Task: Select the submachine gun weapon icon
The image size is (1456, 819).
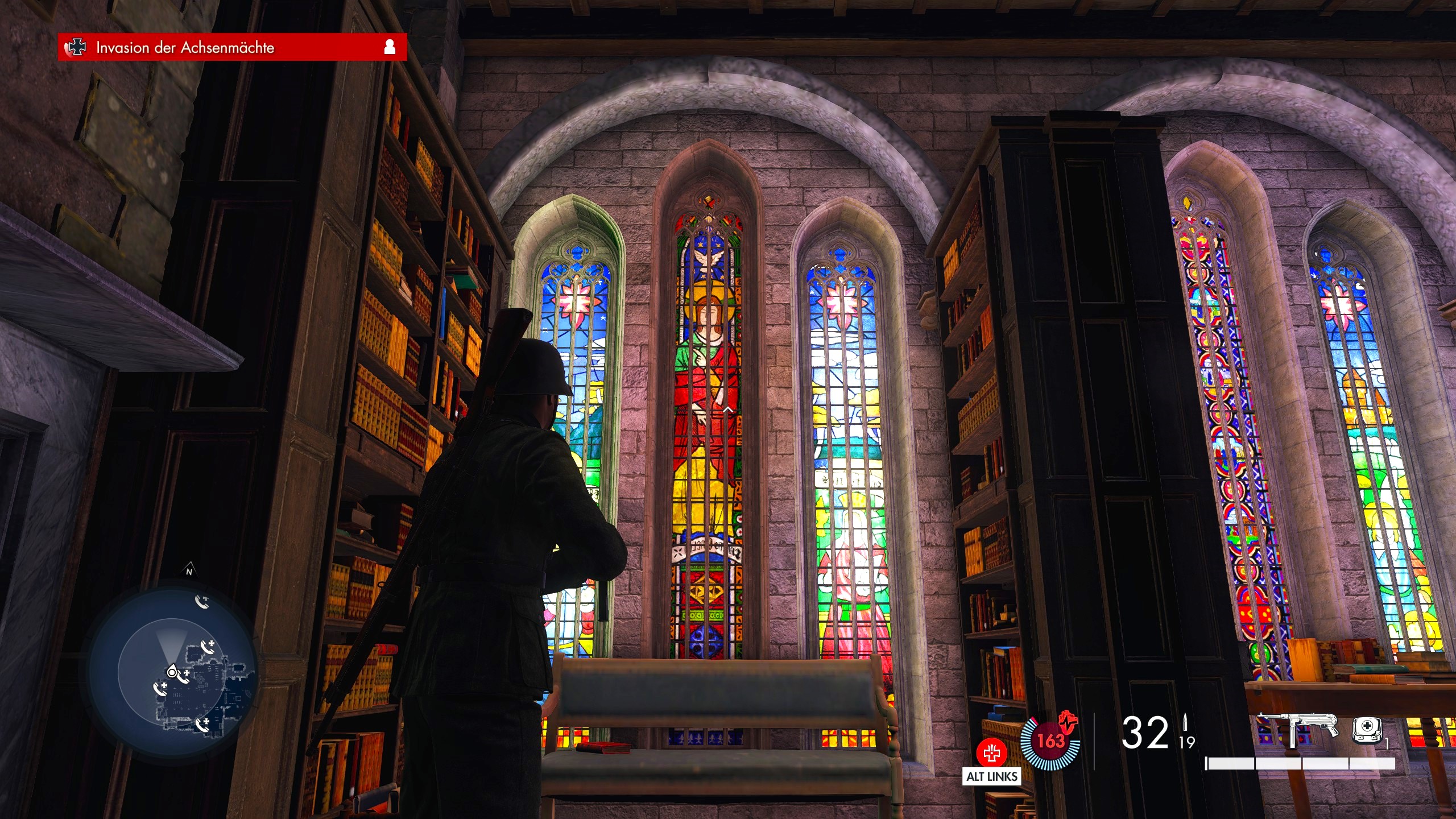Action: [x=1296, y=729]
